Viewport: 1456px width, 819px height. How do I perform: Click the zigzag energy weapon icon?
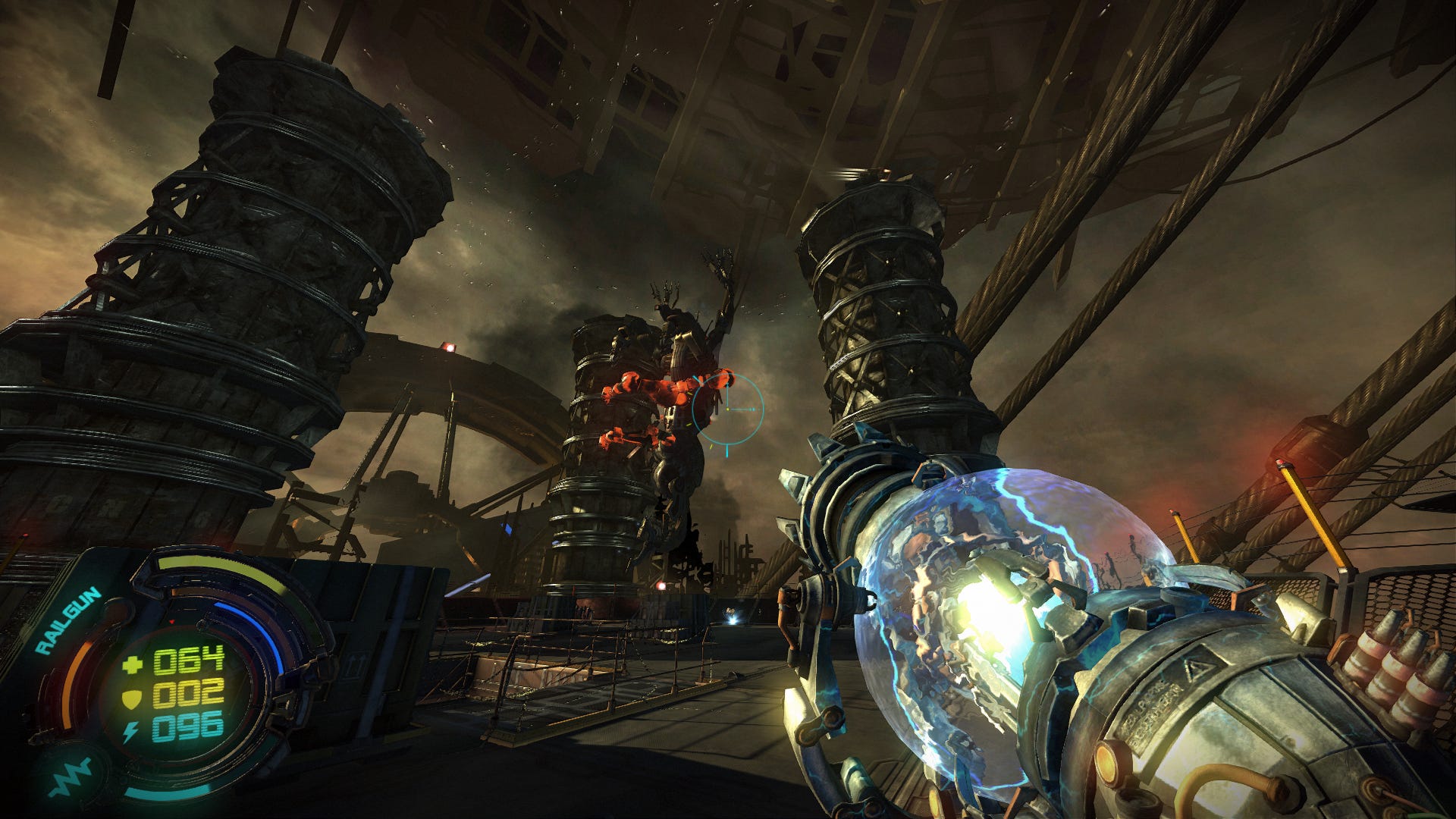click(71, 777)
